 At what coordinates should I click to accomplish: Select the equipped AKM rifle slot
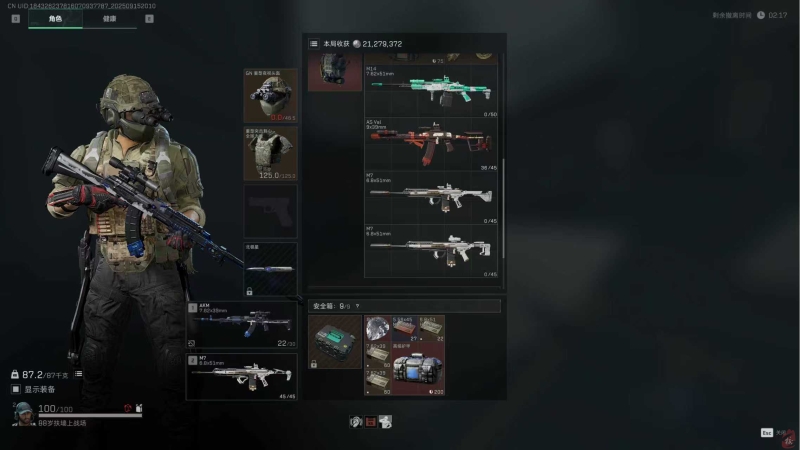[x=241, y=323]
